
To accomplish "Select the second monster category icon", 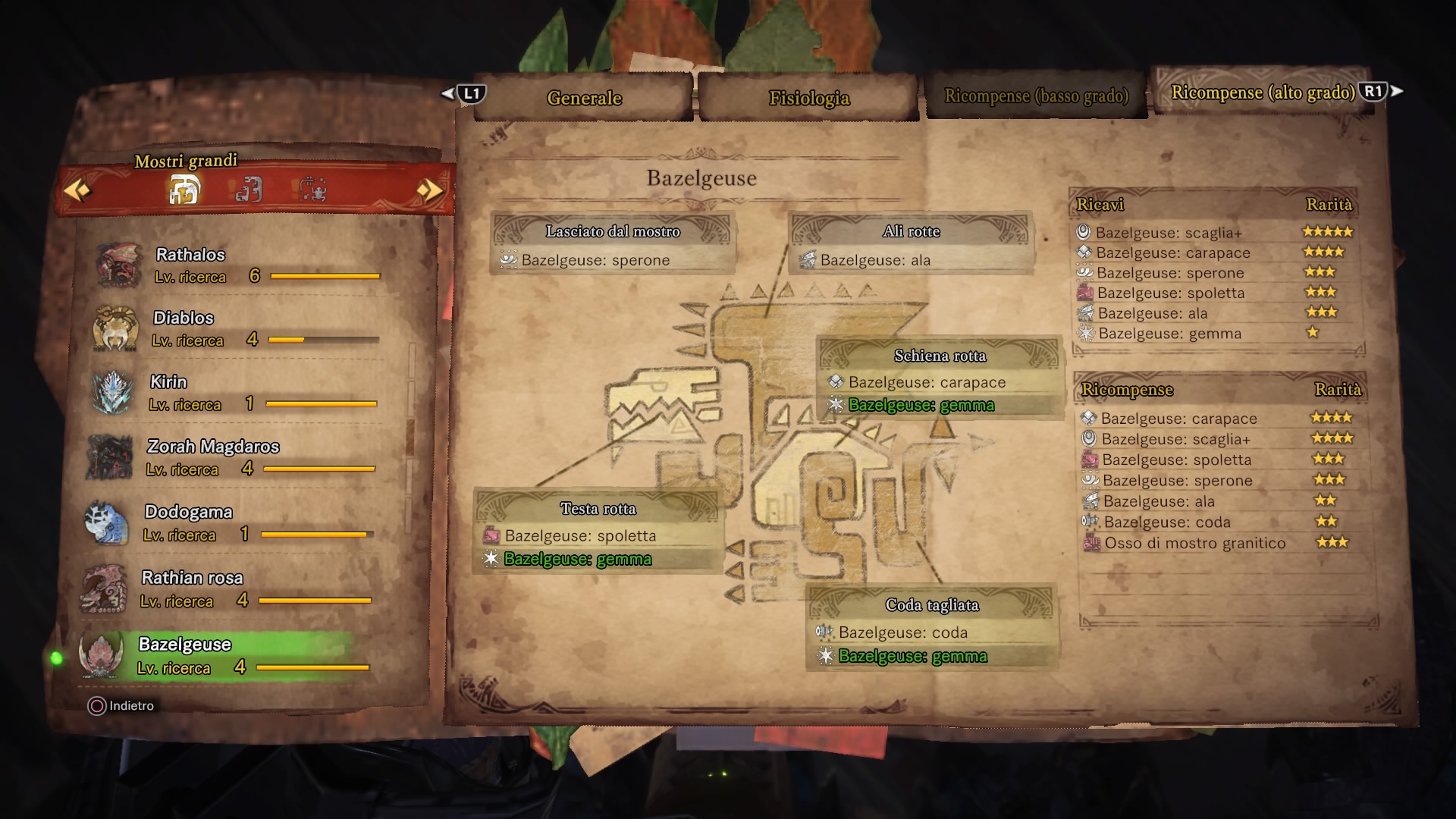I will pyautogui.click(x=248, y=190).
